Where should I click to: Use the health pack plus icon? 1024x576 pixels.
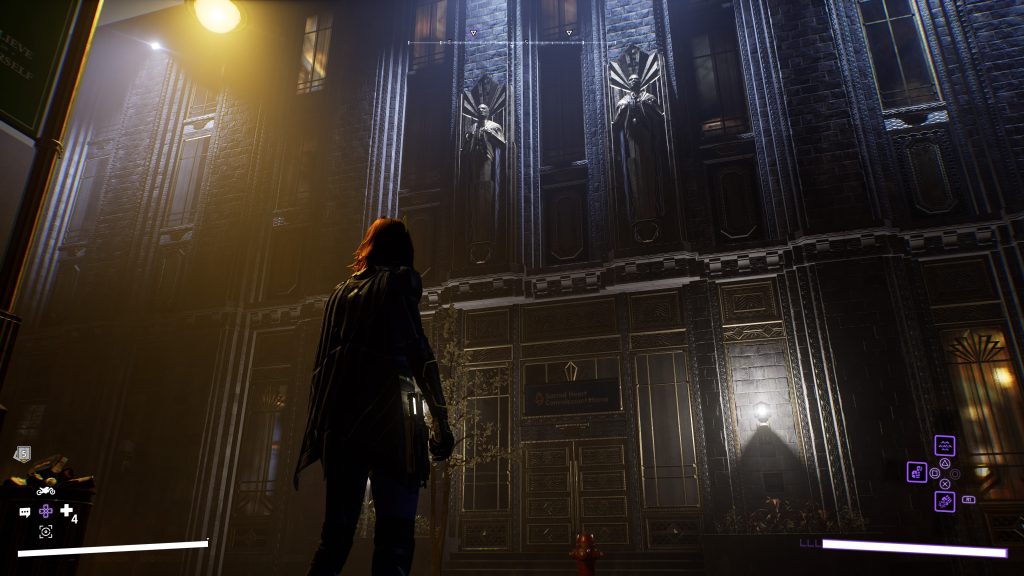coord(66,511)
